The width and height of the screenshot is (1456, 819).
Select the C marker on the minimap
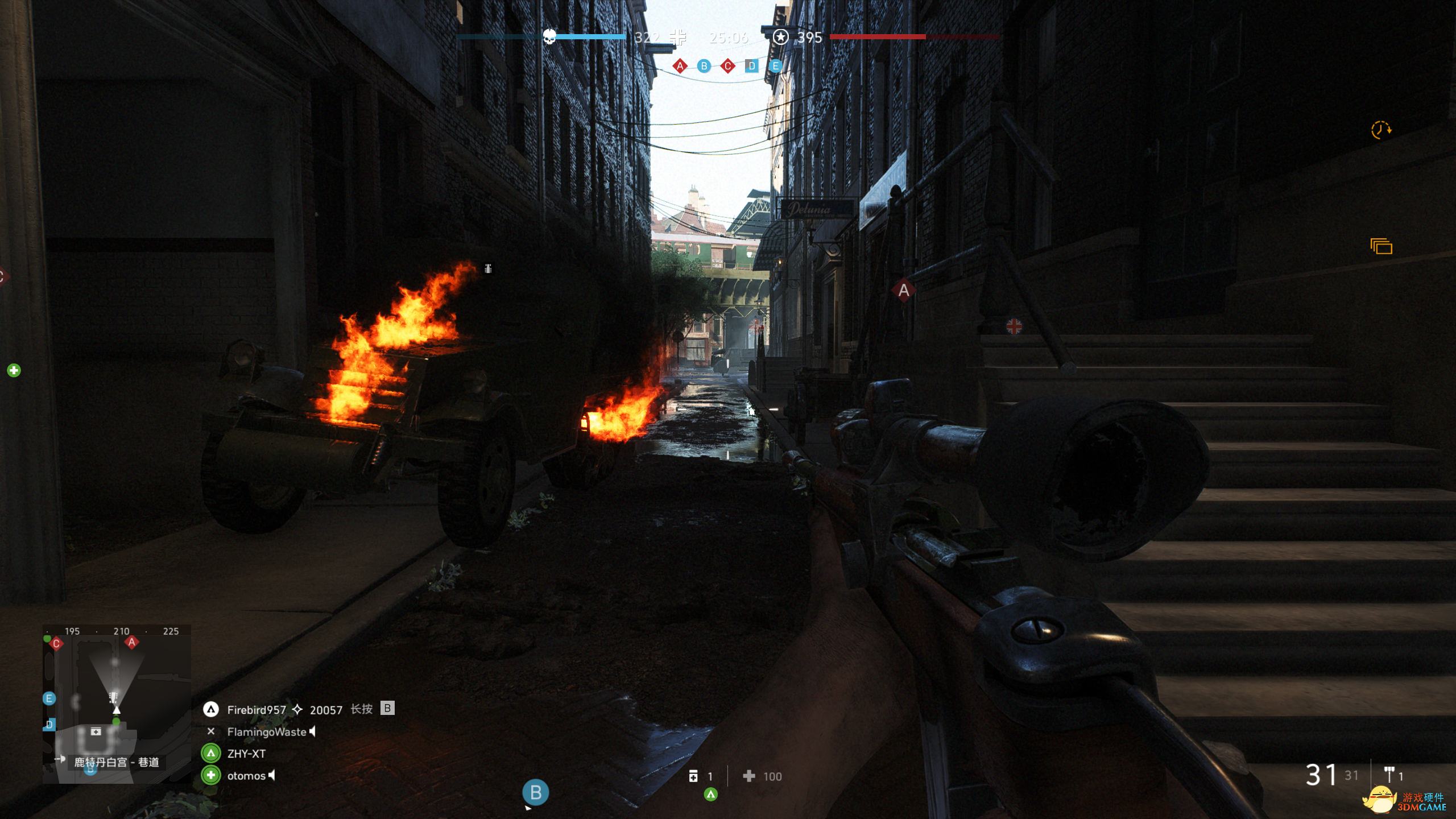(56, 644)
